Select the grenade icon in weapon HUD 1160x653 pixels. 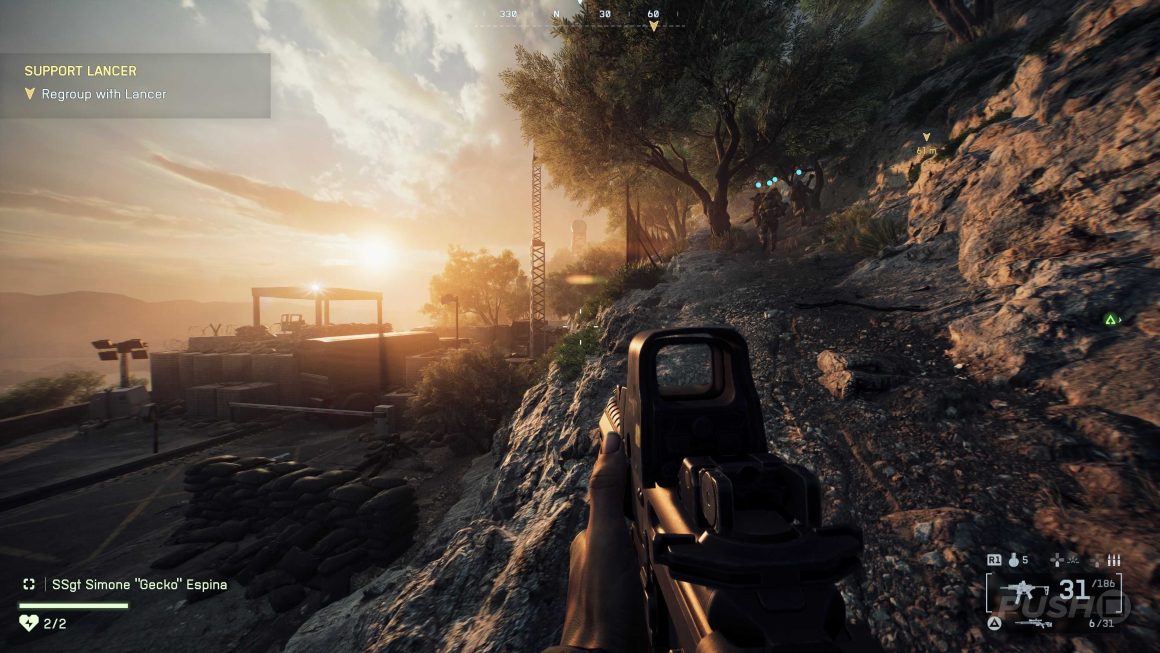point(1015,561)
